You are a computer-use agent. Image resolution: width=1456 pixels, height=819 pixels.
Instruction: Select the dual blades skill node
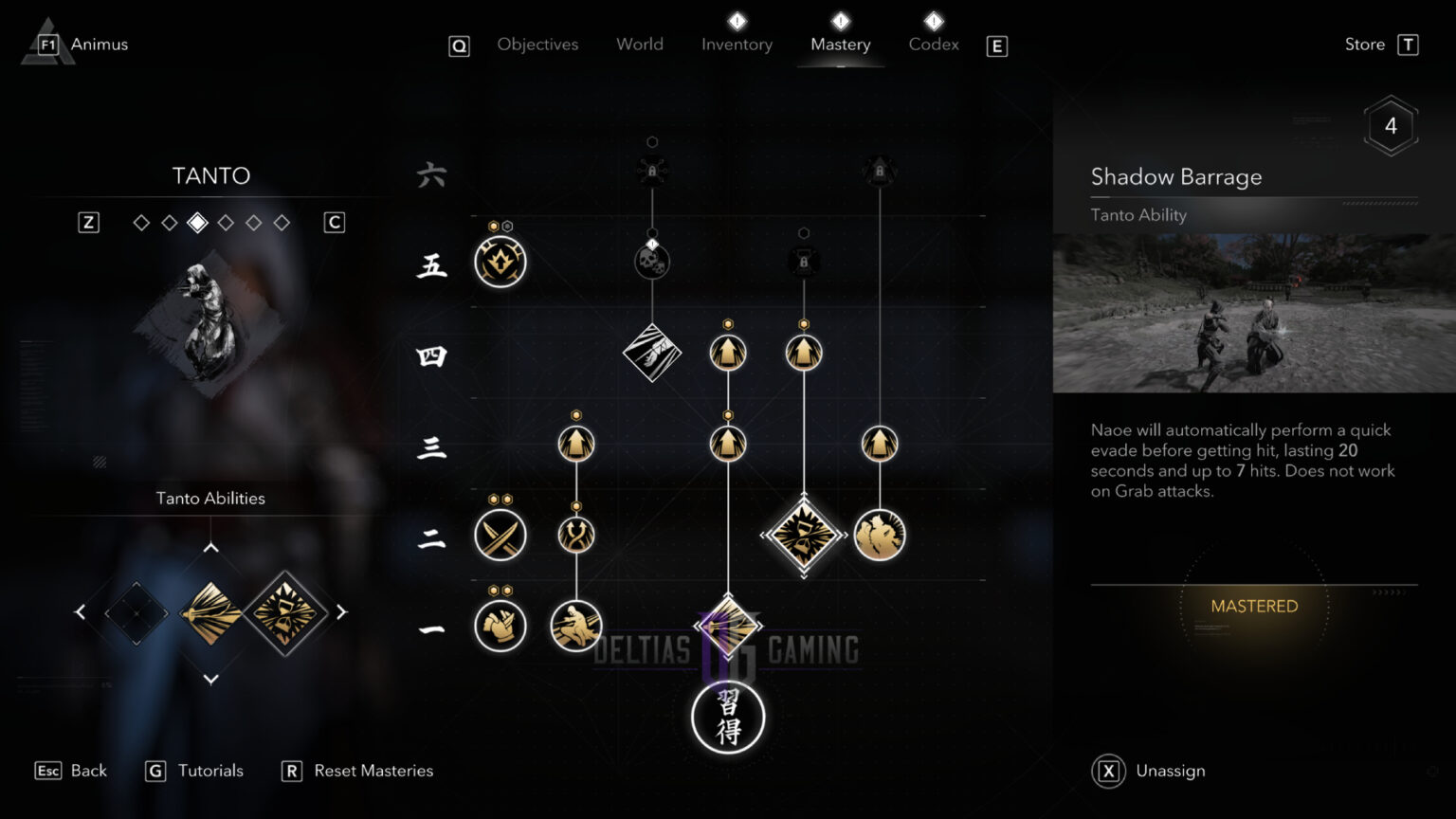click(x=500, y=536)
